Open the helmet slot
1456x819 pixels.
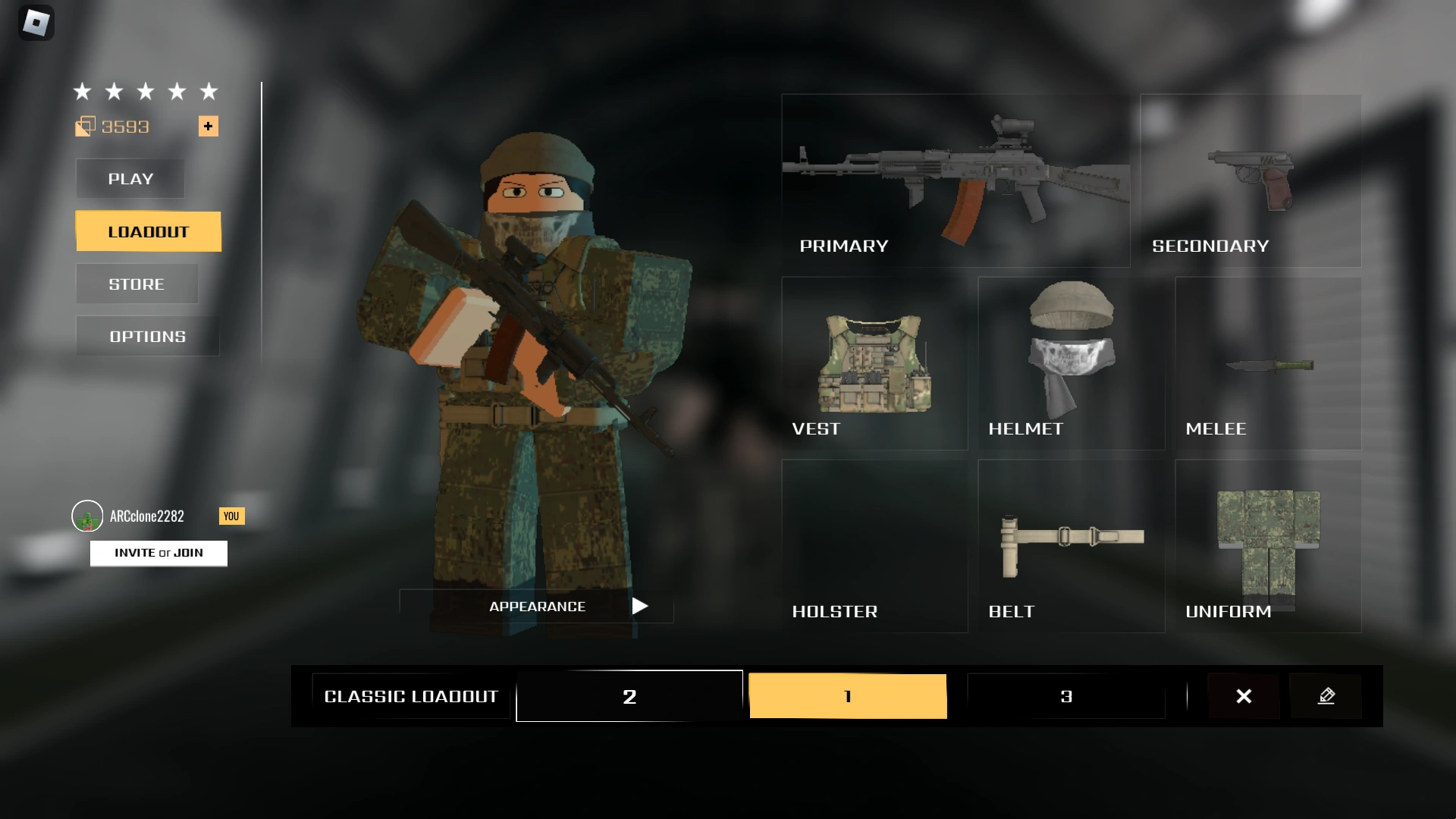(x=1071, y=364)
